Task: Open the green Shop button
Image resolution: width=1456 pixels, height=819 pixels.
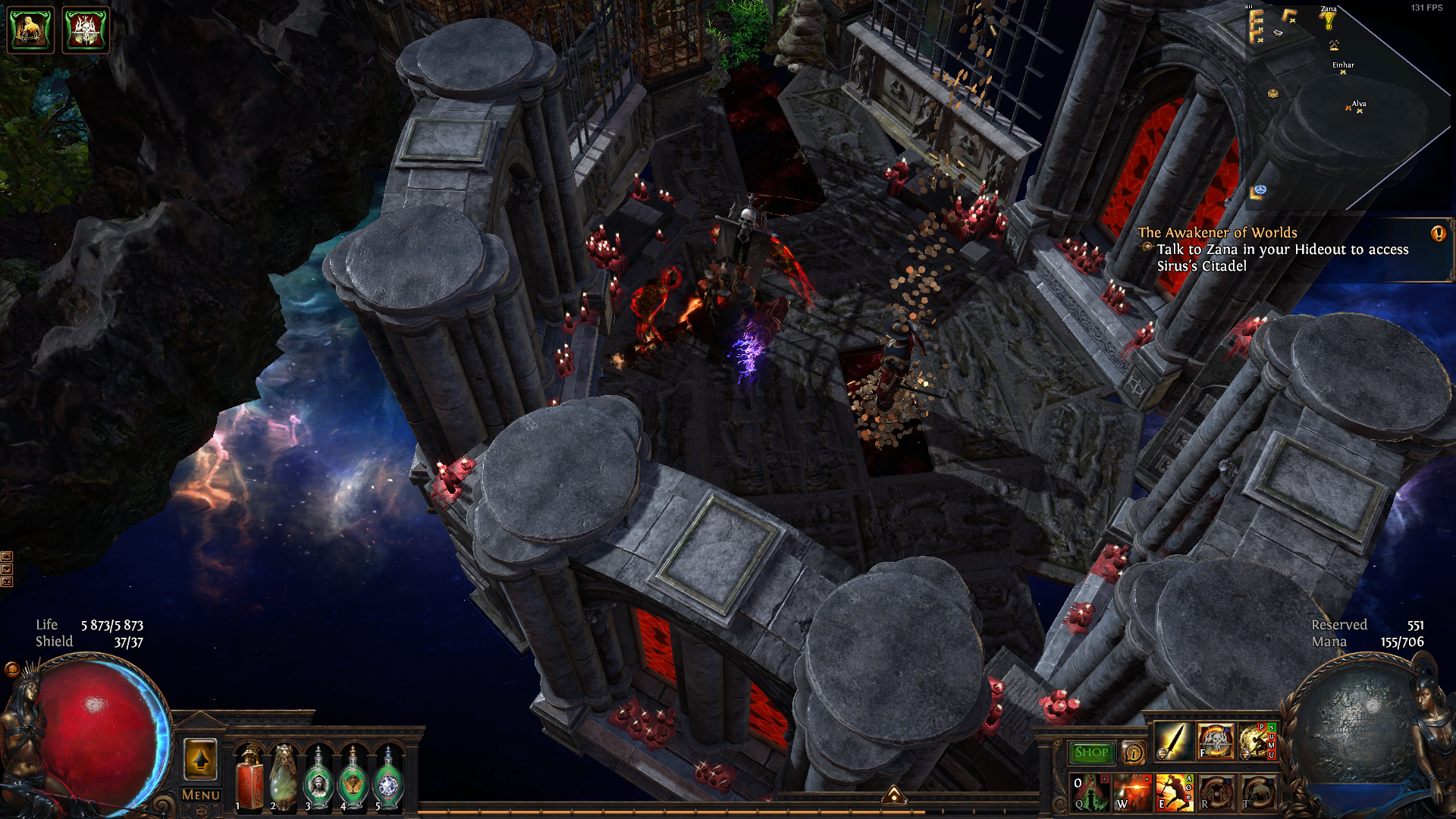Action: click(1091, 752)
